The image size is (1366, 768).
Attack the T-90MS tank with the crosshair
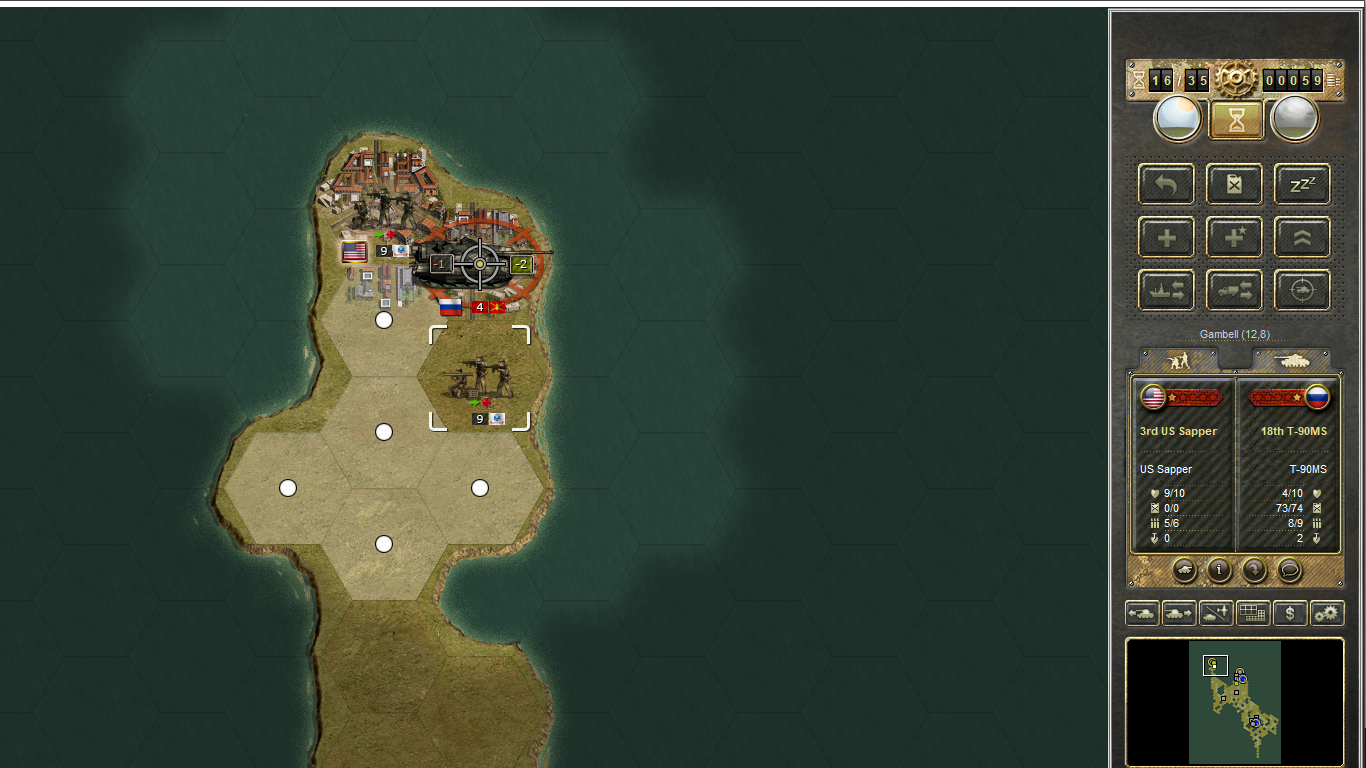(x=480, y=263)
